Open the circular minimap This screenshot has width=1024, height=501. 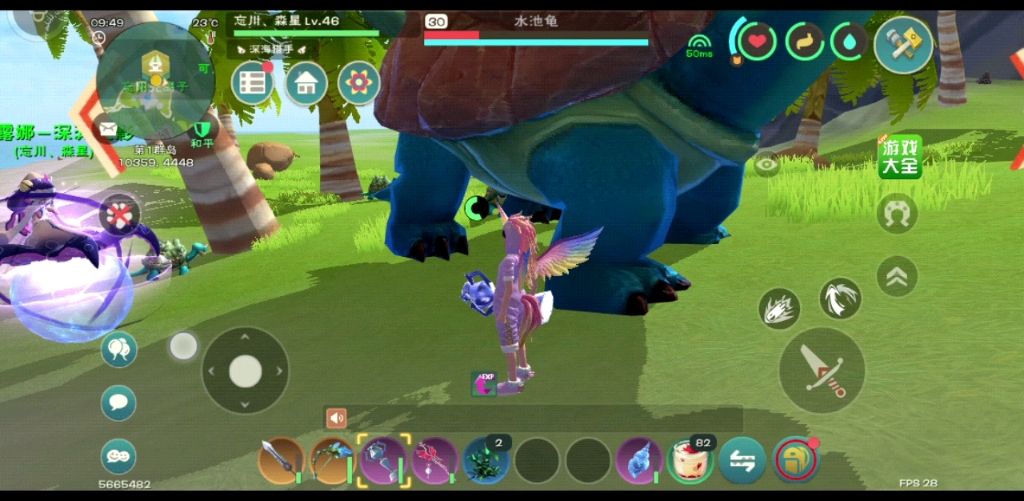tap(155, 80)
